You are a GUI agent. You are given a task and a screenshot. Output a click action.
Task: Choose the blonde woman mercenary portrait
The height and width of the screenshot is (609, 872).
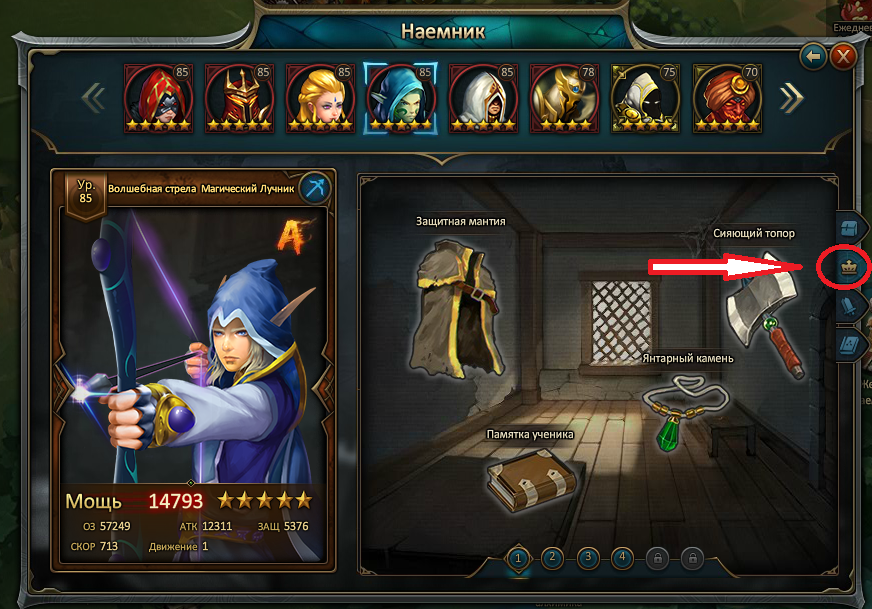pyautogui.click(x=320, y=98)
